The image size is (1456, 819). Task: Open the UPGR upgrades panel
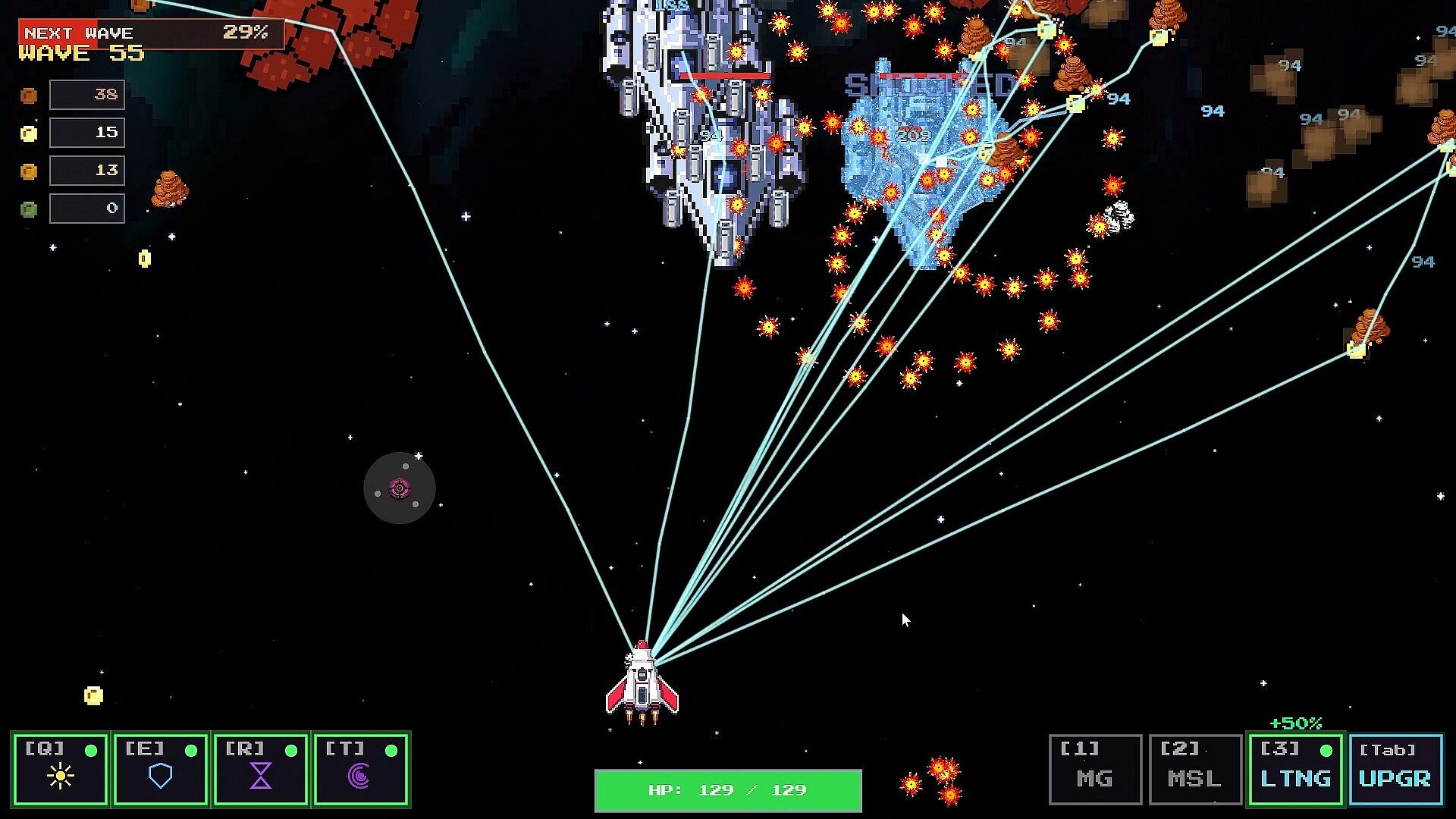(x=1395, y=769)
